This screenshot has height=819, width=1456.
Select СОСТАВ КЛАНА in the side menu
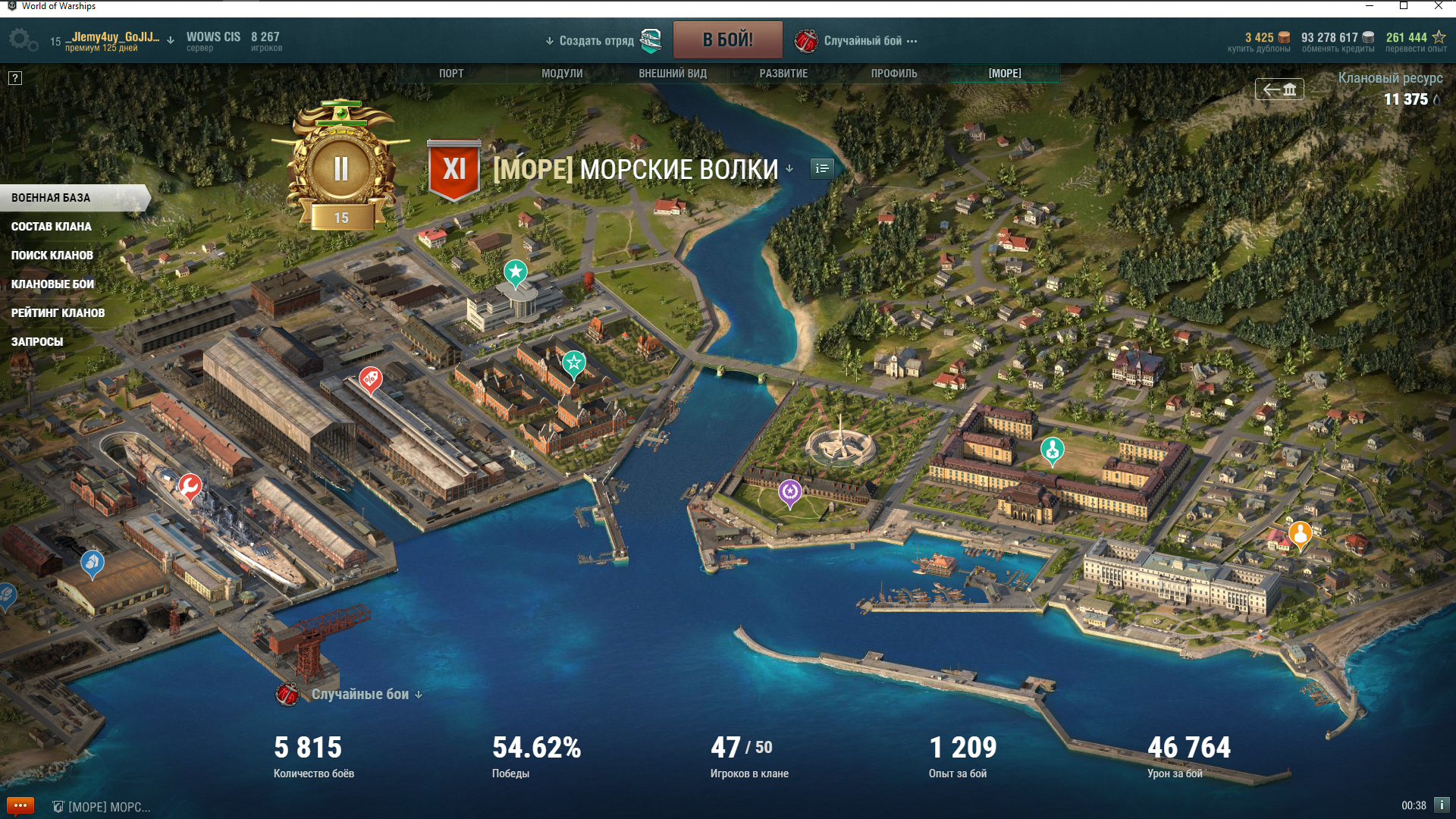(52, 227)
